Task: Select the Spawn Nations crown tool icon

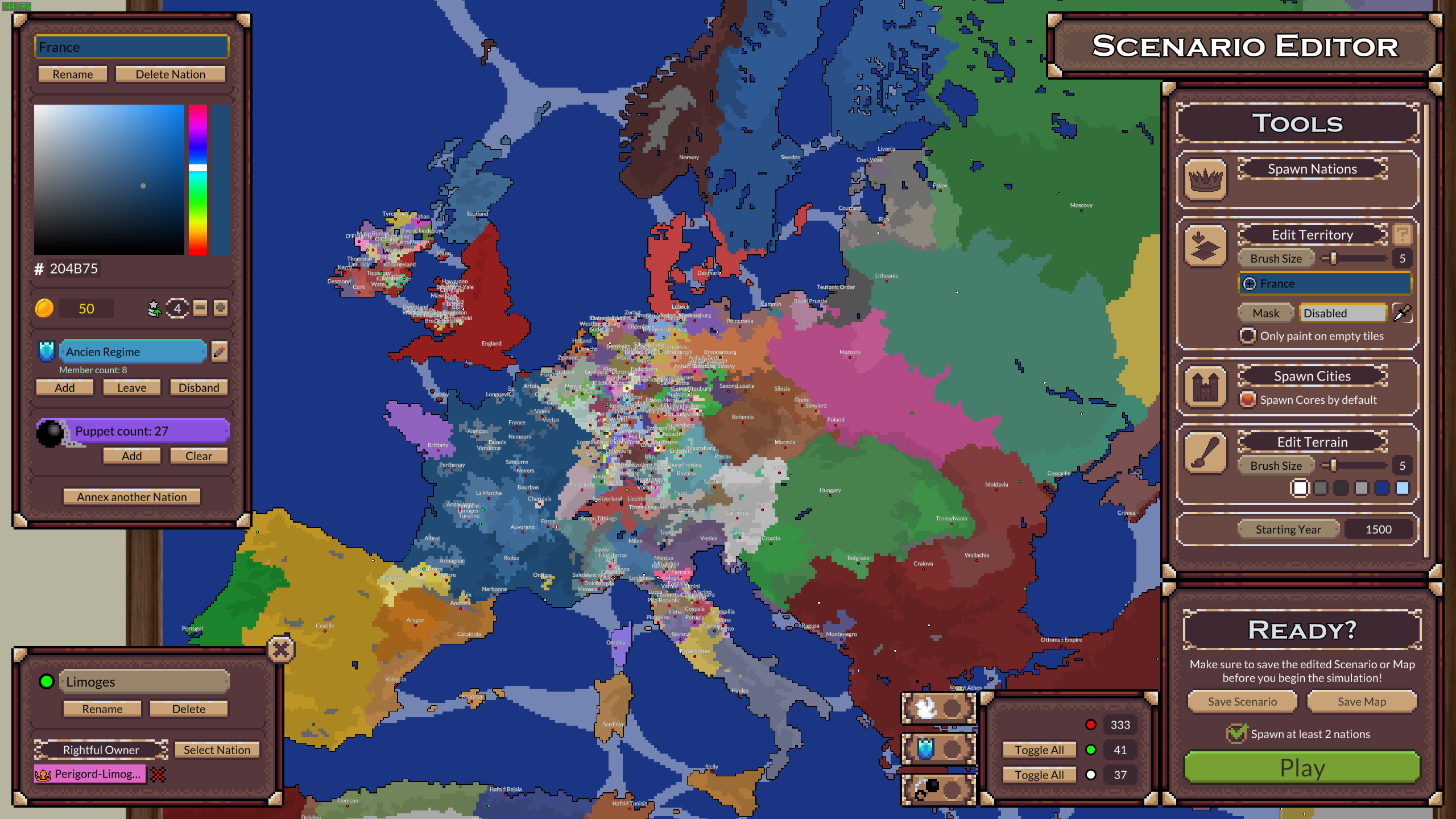Action: click(x=1206, y=180)
